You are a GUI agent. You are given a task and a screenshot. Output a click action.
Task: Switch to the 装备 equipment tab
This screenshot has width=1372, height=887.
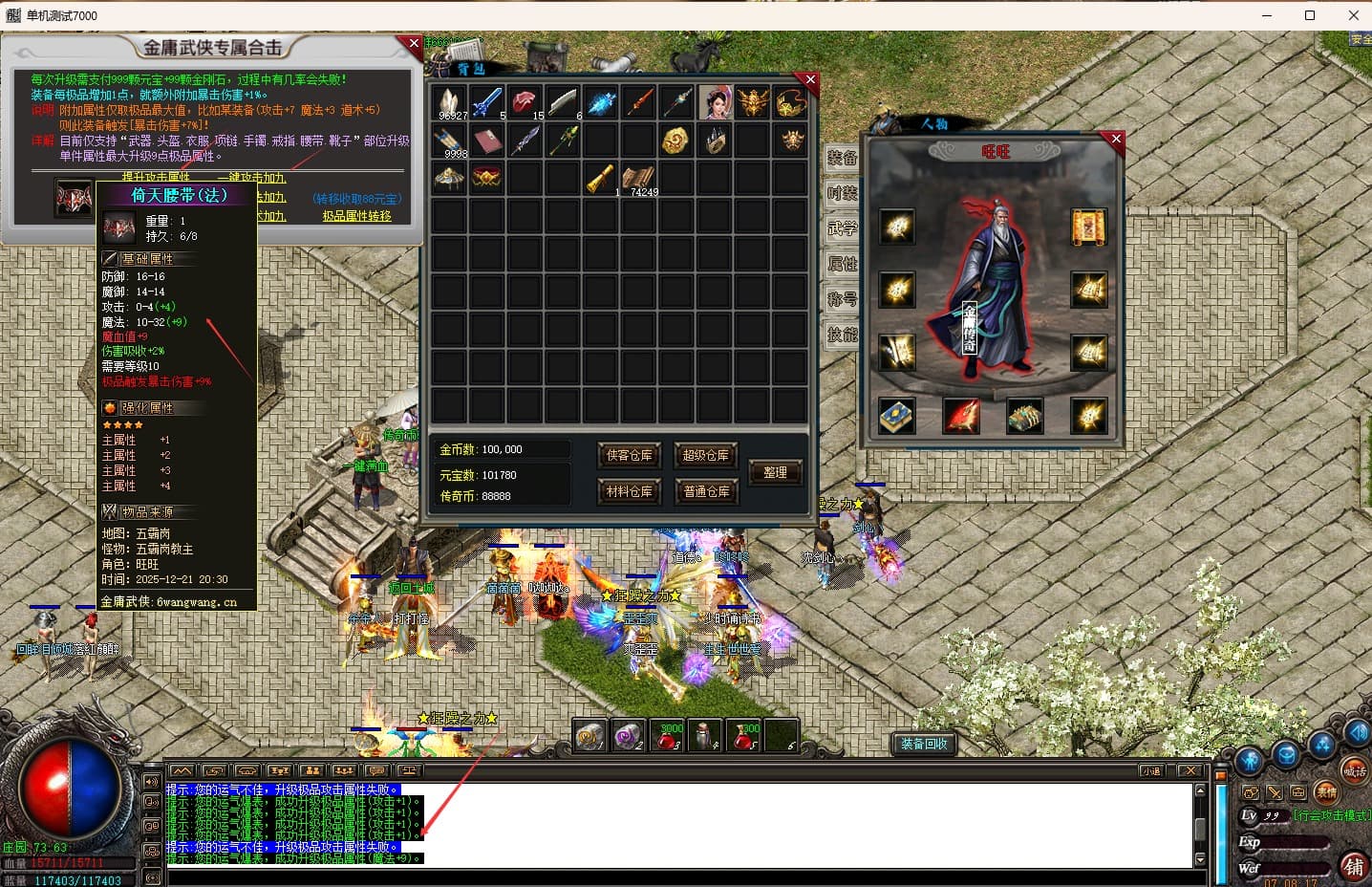[x=842, y=158]
